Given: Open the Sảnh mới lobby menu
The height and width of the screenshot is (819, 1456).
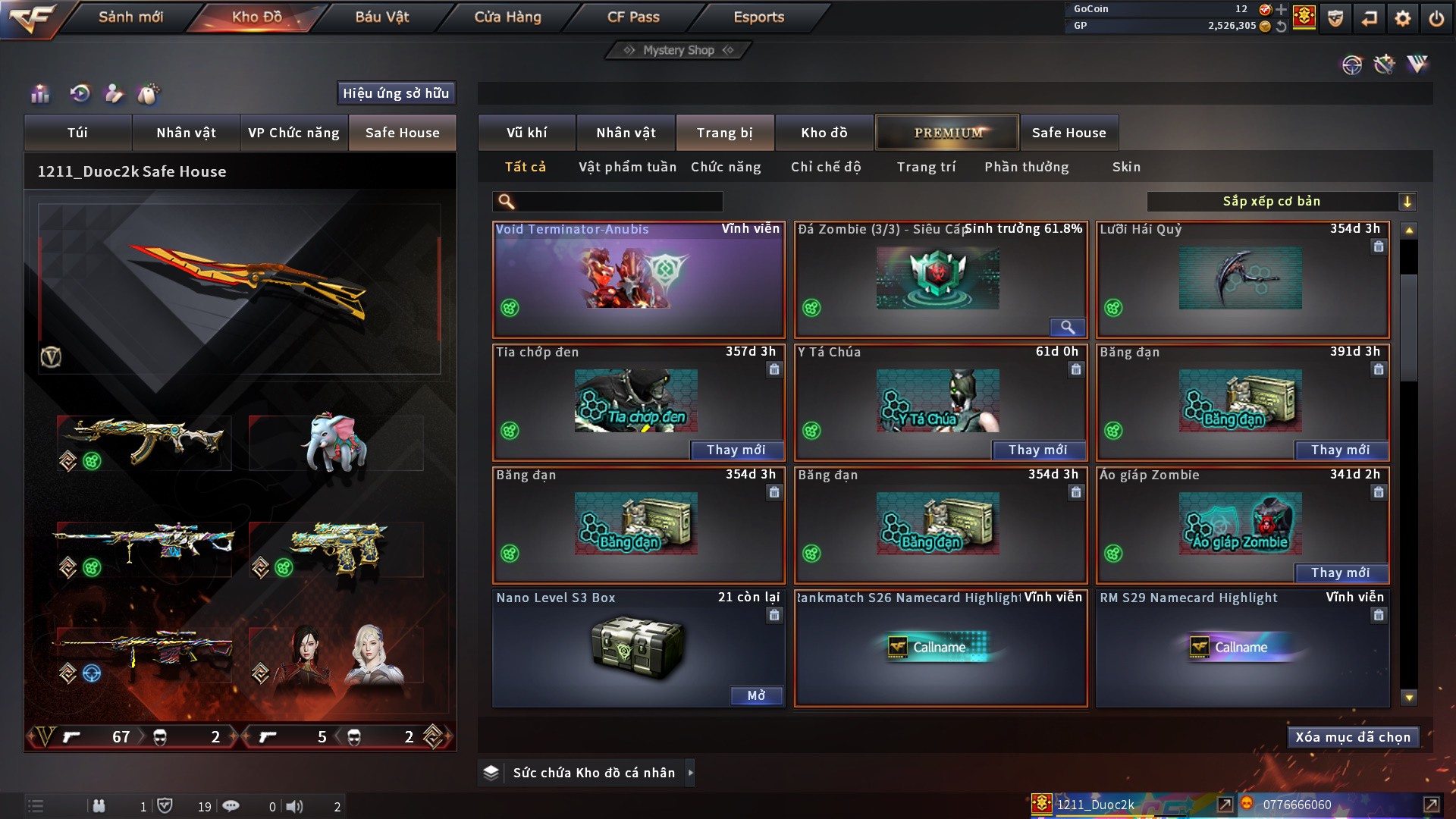Looking at the screenshot, I should [130, 17].
